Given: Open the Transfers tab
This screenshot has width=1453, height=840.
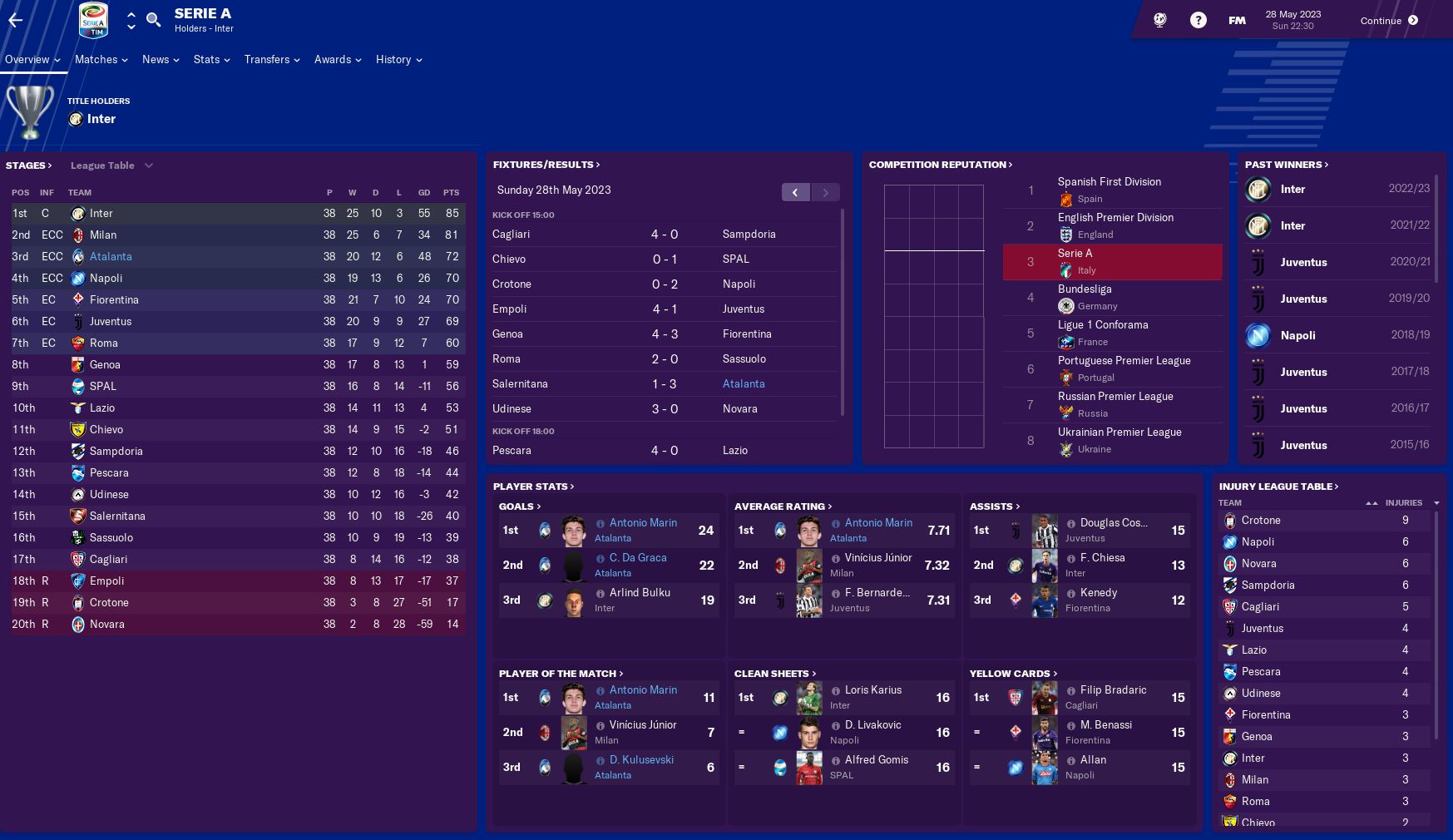Looking at the screenshot, I should click(268, 59).
